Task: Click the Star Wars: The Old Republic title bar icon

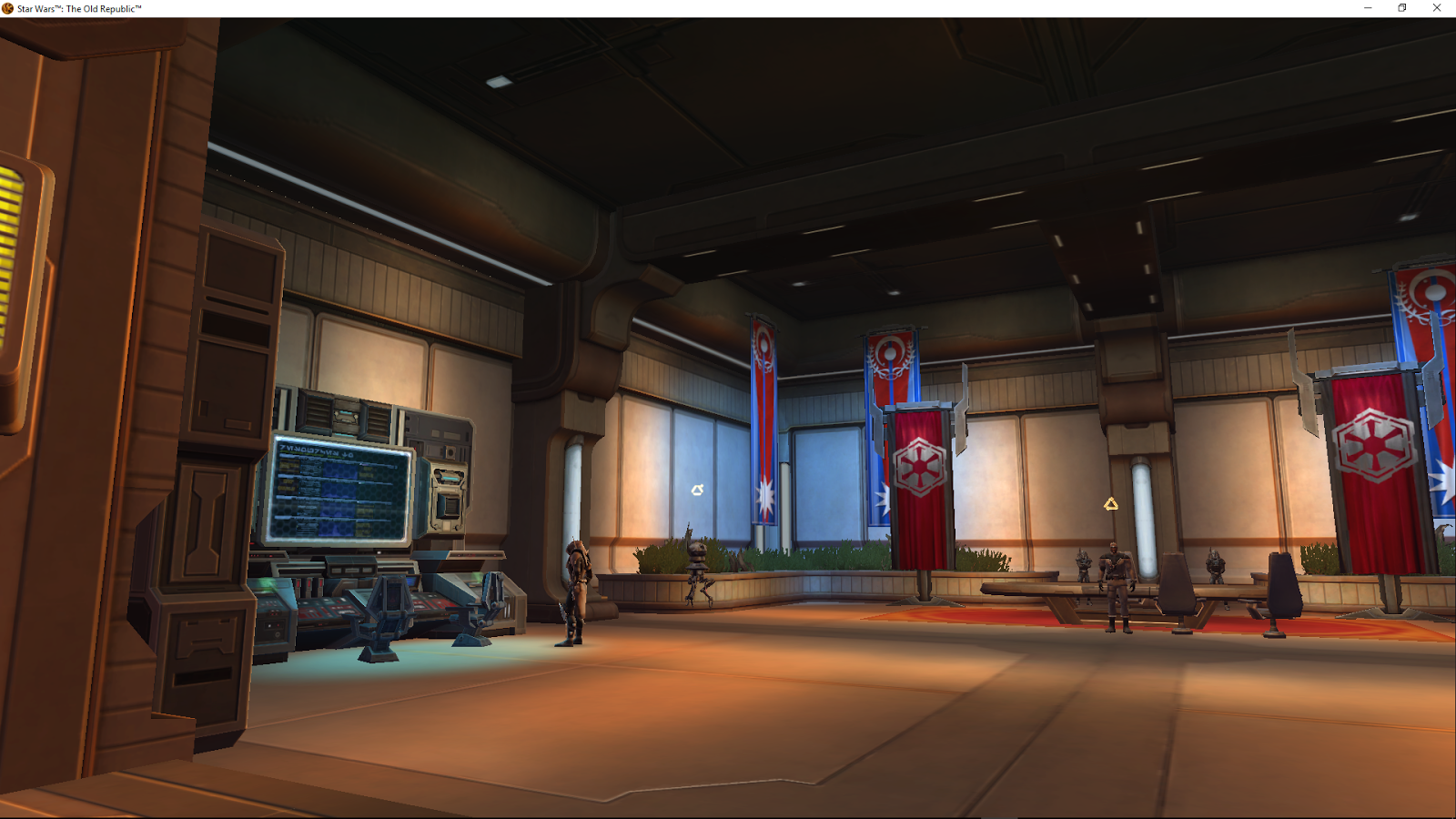Action: (7, 6)
